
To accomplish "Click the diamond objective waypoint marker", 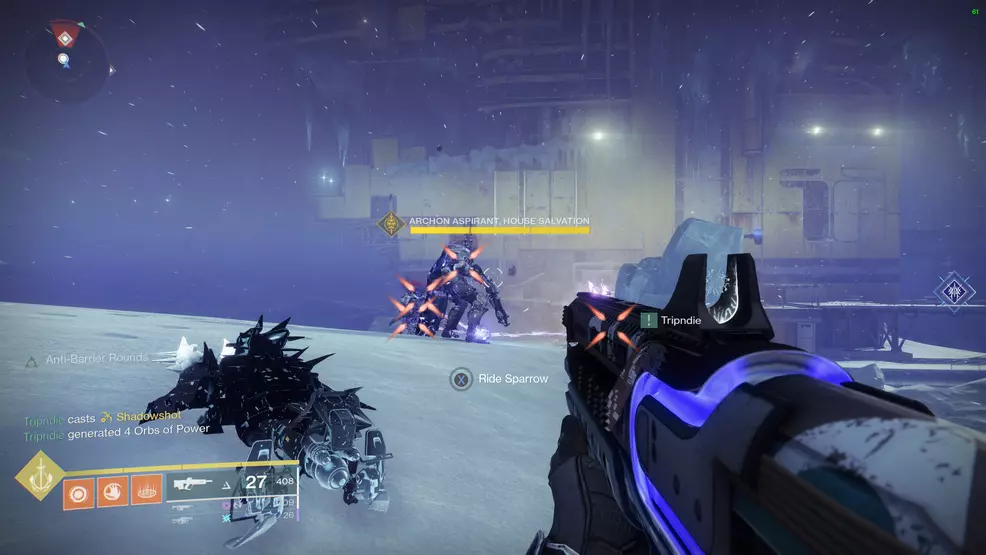I will coord(955,291).
